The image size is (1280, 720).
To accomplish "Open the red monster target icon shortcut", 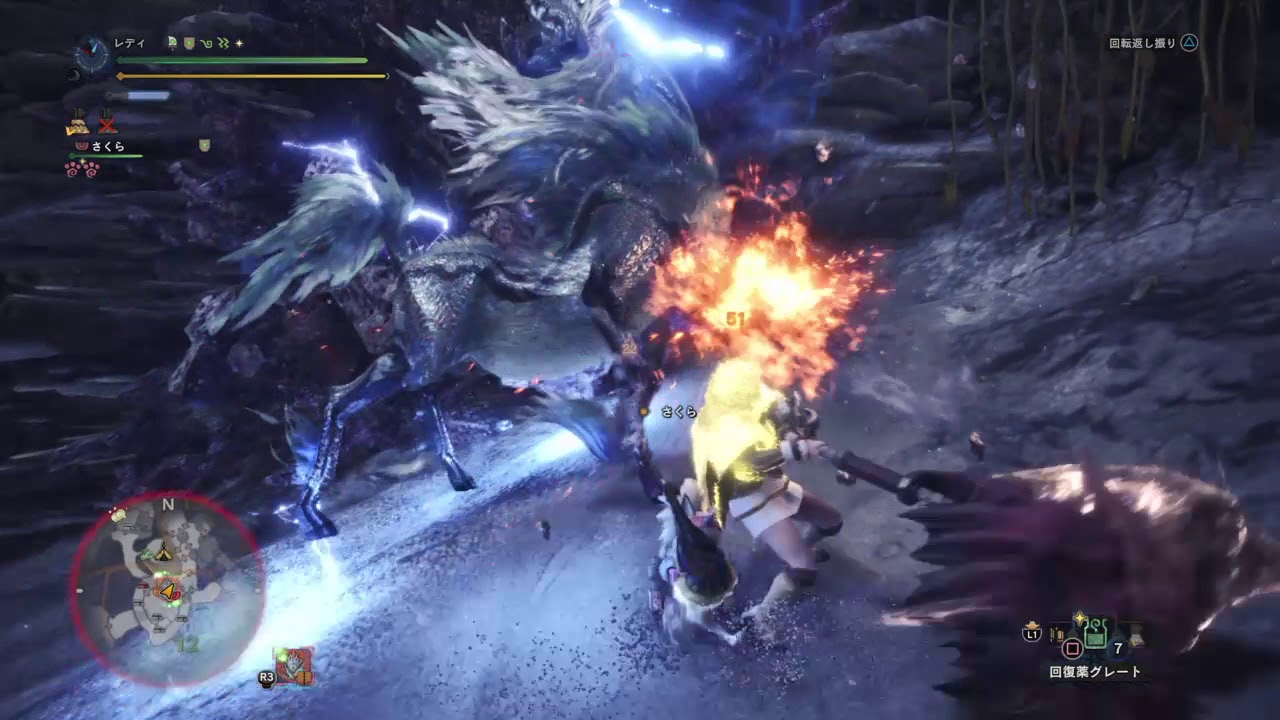I will [294, 666].
